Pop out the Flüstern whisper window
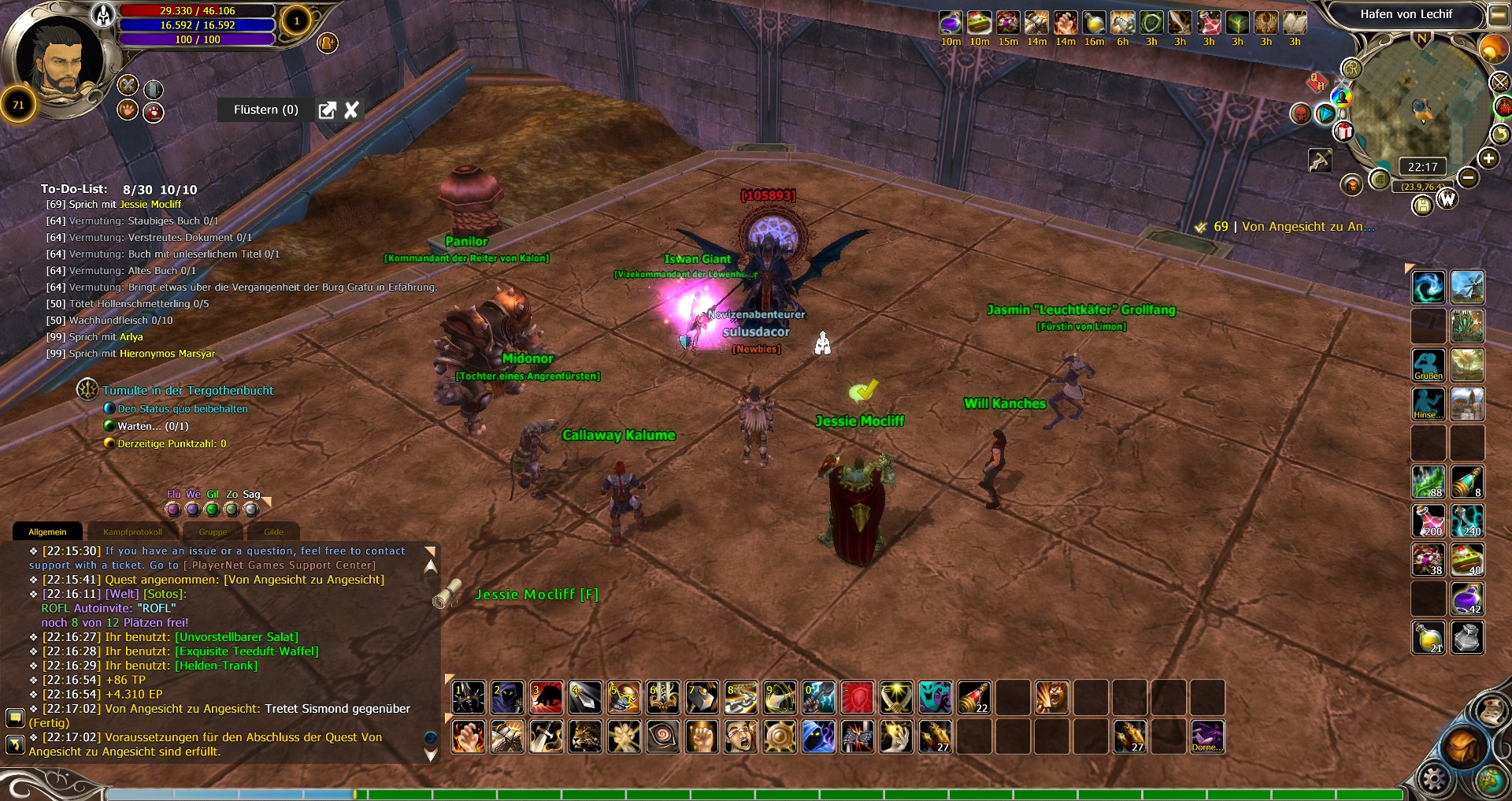 [x=327, y=110]
